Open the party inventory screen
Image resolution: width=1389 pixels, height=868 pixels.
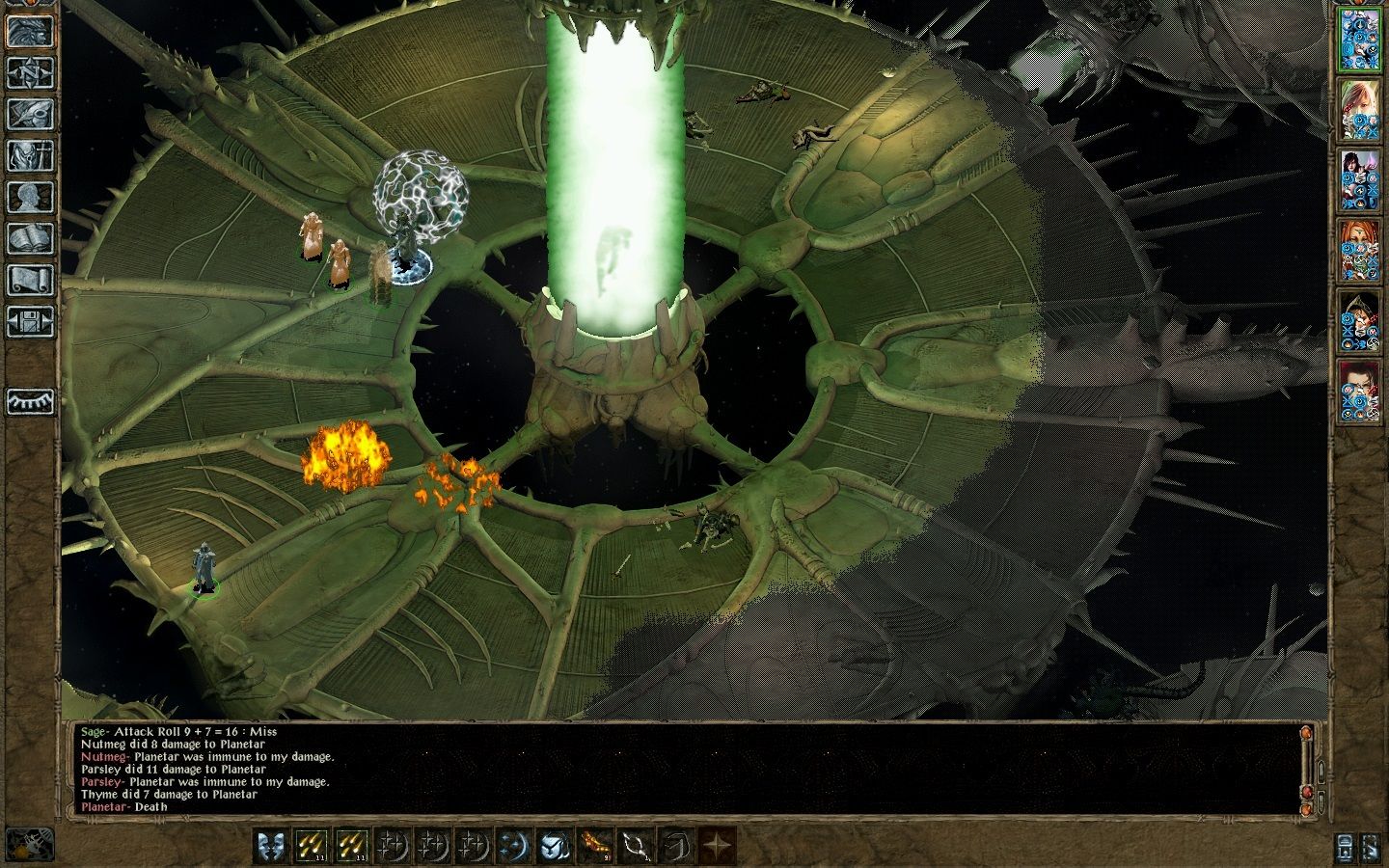[29, 157]
